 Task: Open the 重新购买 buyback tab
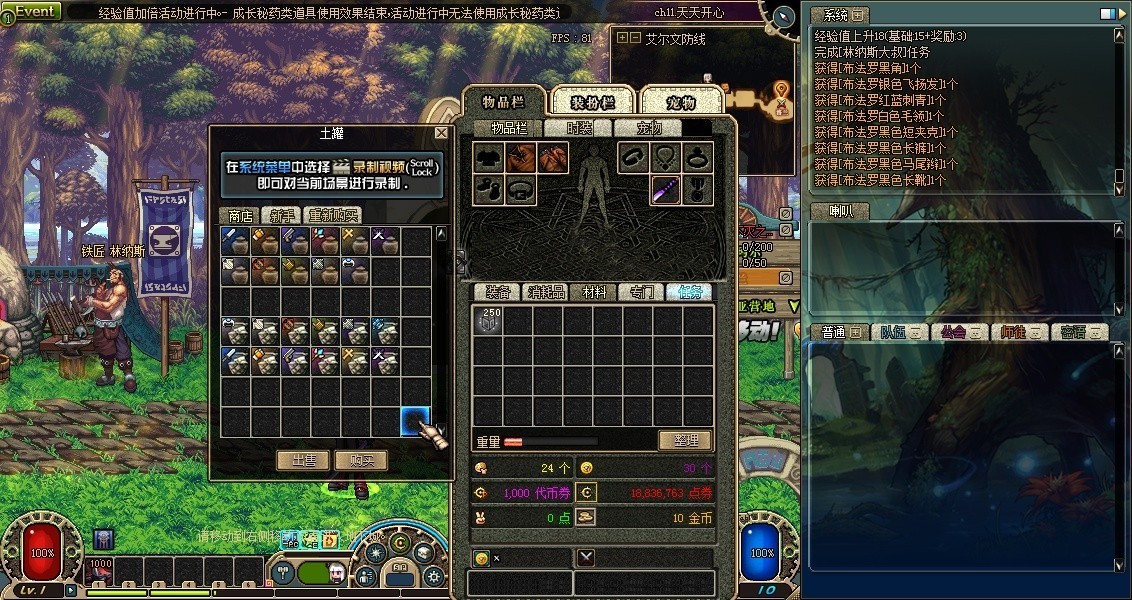click(333, 215)
